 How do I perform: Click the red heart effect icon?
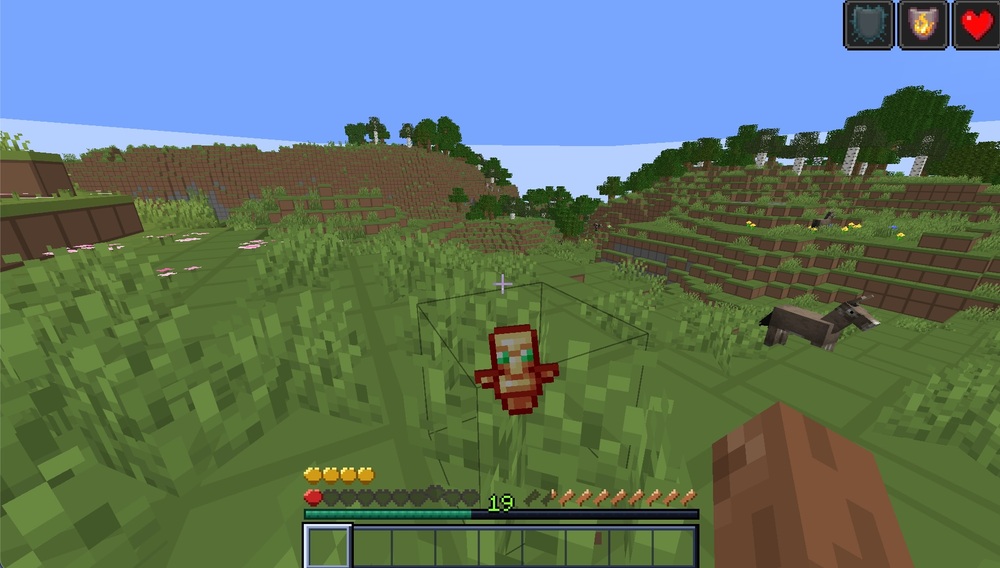point(976,25)
